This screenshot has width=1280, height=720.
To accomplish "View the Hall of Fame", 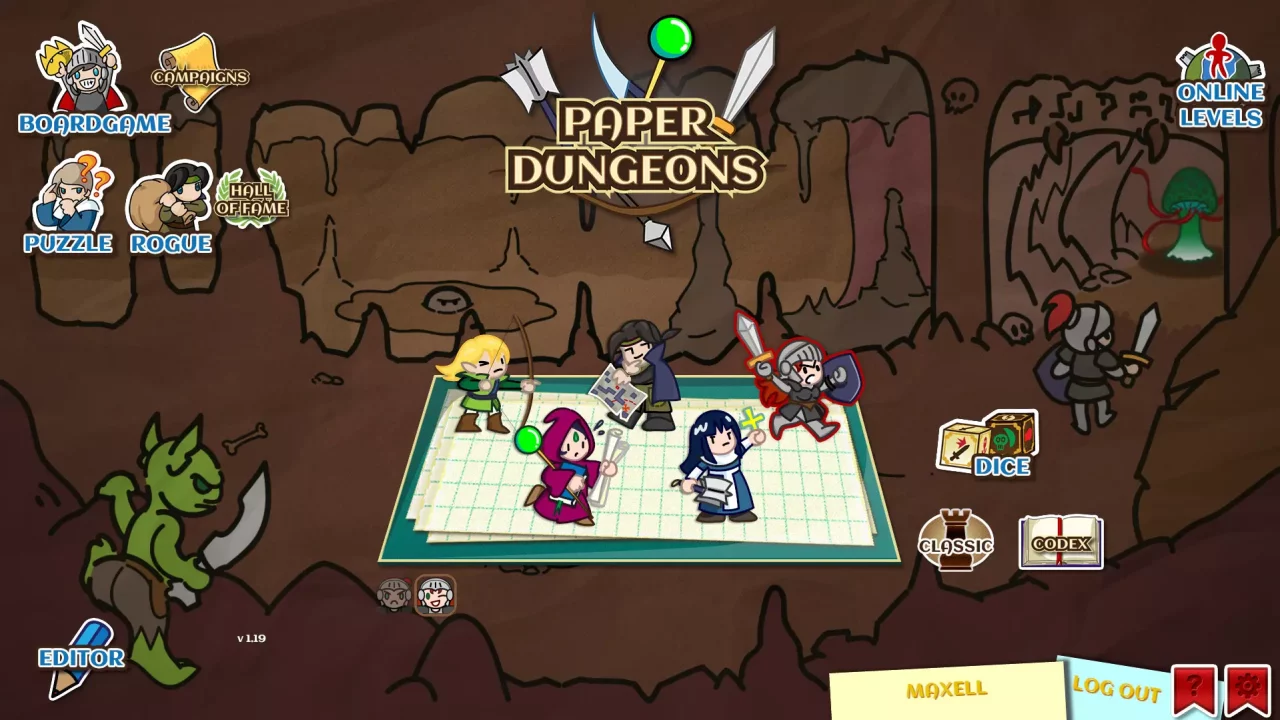I will 254,199.
